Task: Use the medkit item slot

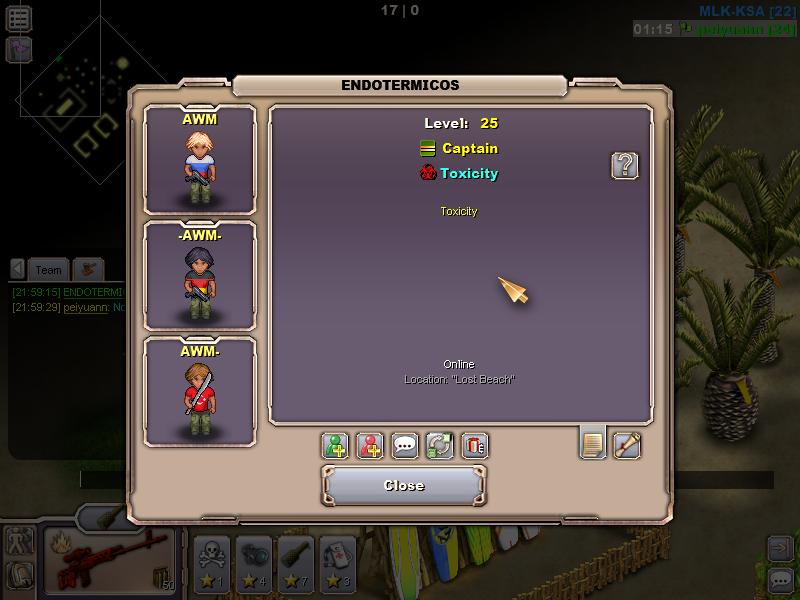Action: coord(337,562)
